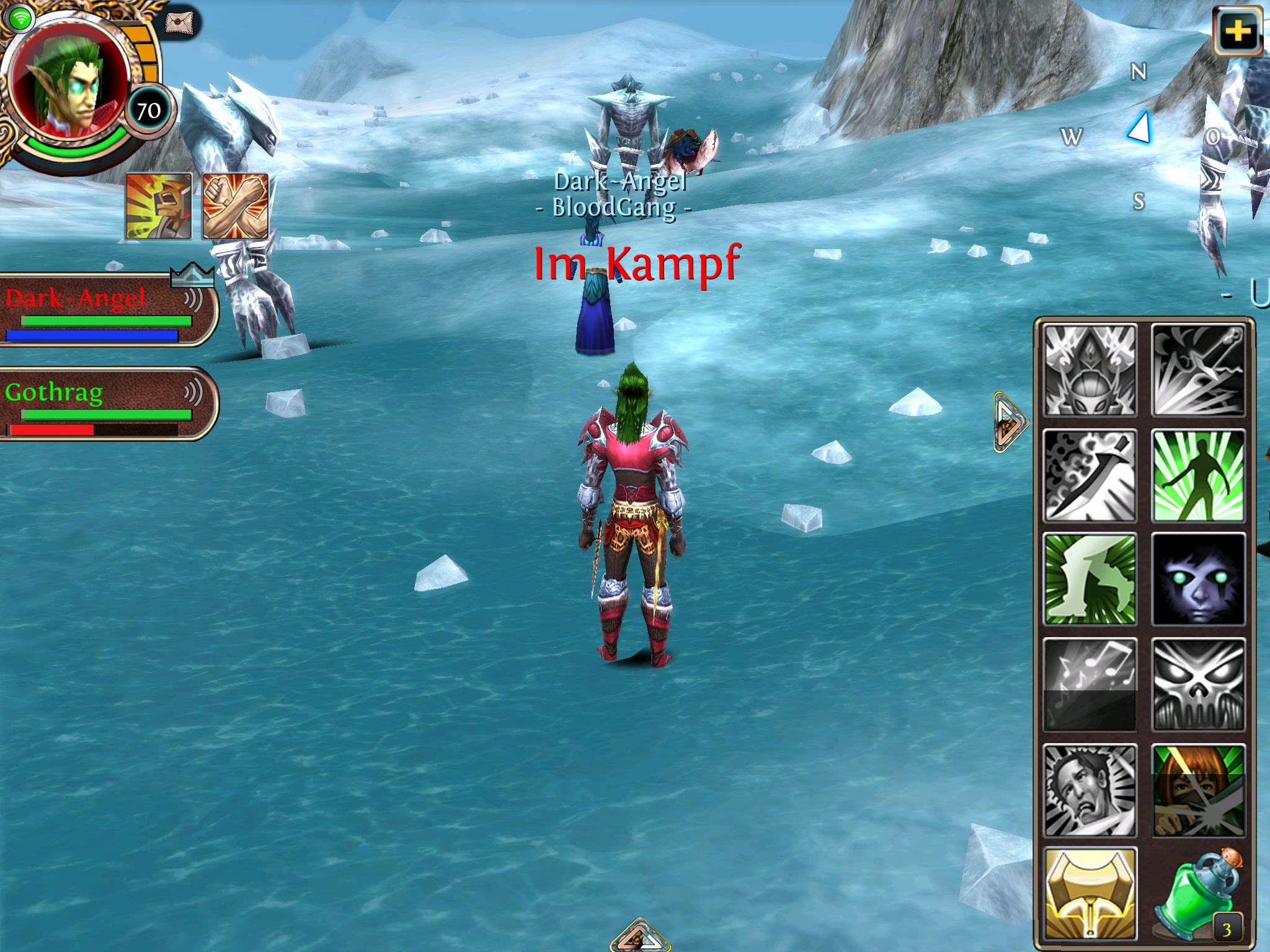Click the yellow plus button
This screenshot has width=1270, height=952.
click(1238, 31)
